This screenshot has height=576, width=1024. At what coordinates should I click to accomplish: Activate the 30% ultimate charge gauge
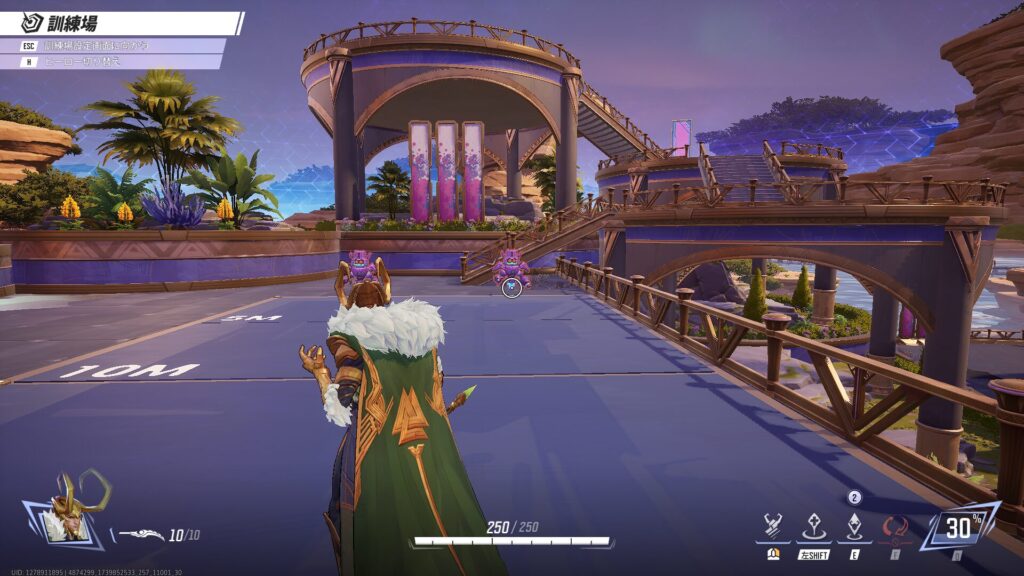959,526
